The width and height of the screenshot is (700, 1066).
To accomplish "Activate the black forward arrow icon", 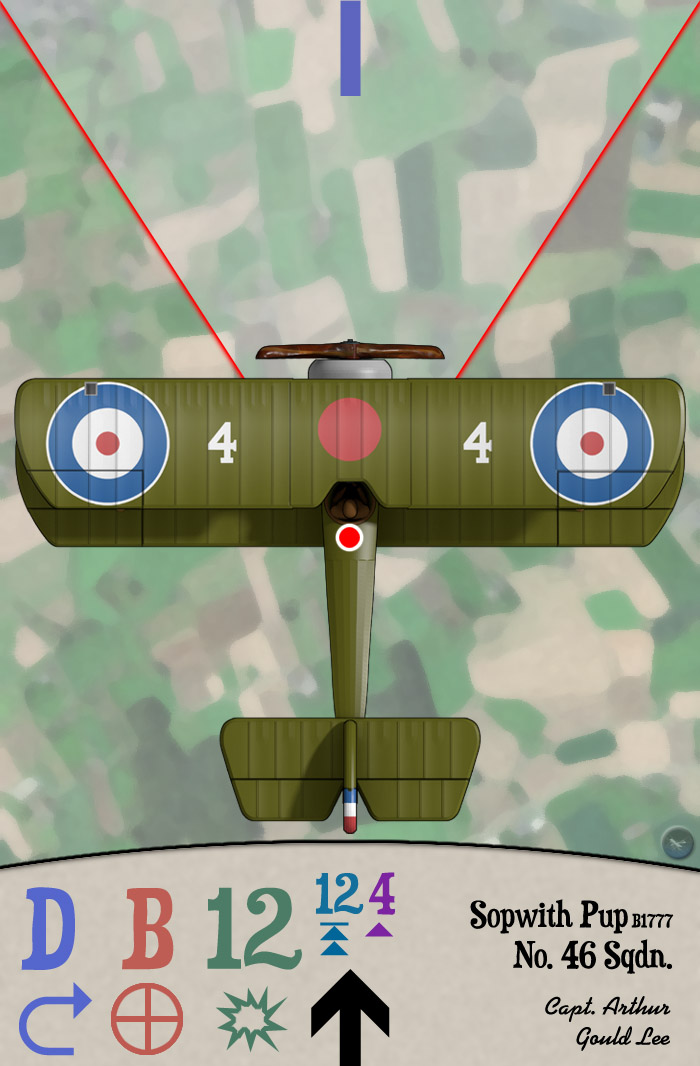I will coord(349,1017).
